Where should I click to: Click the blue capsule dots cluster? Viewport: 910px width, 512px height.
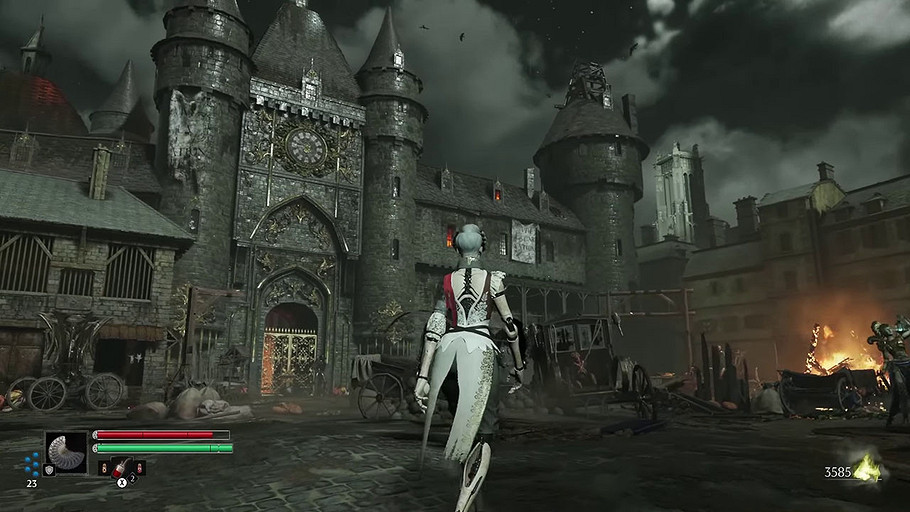(33, 463)
